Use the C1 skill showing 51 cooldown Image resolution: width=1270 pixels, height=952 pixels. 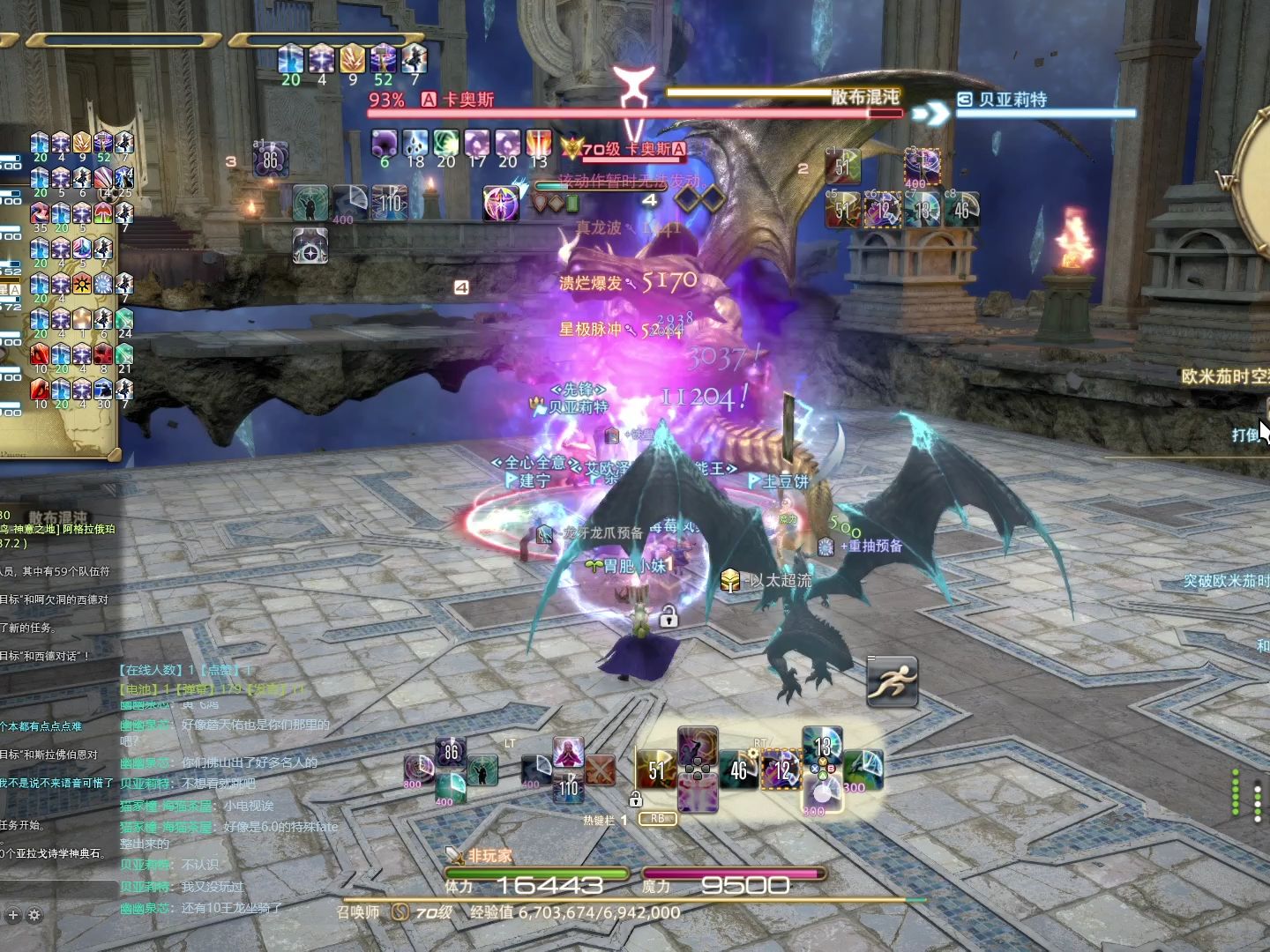pyautogui.click(x=842, y=167)
